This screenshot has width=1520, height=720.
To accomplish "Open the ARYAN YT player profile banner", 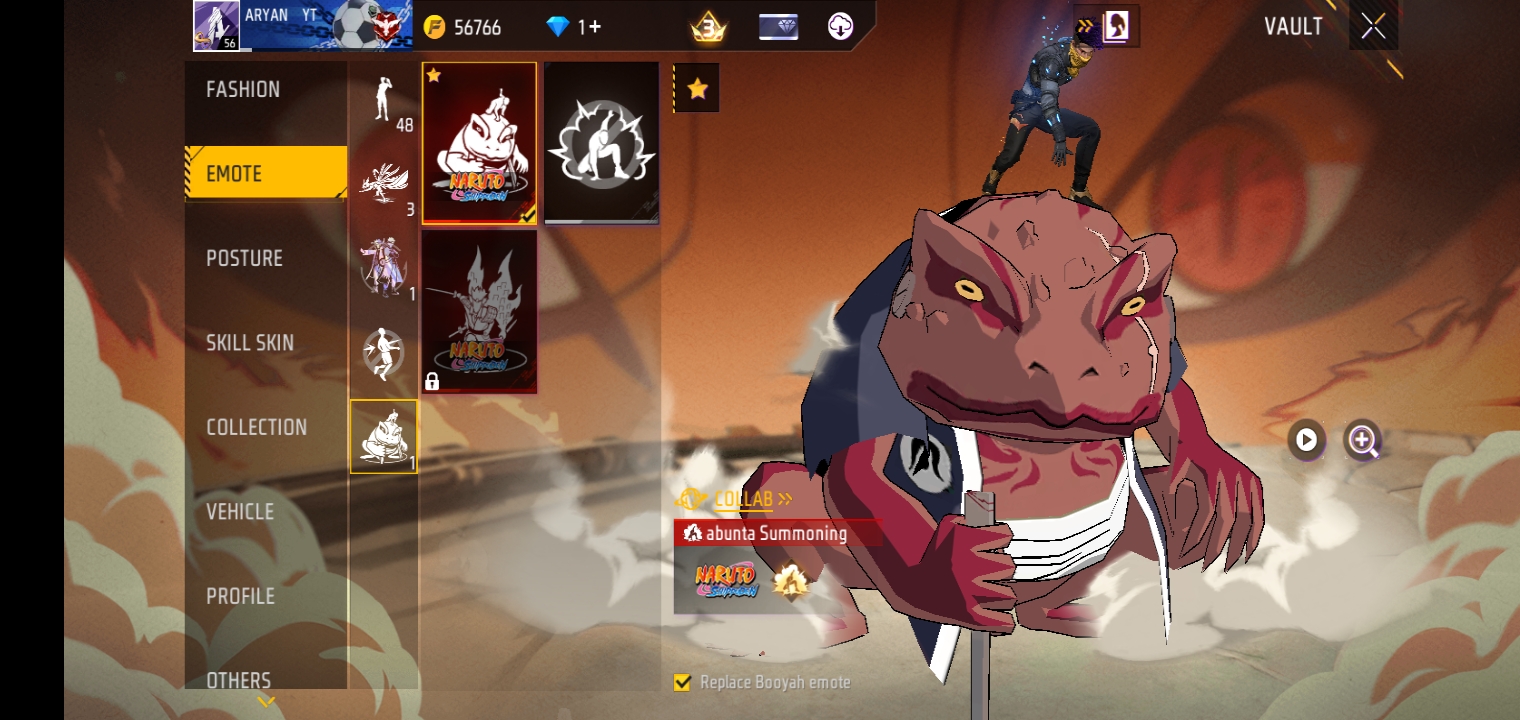I will tap(305, 26).
